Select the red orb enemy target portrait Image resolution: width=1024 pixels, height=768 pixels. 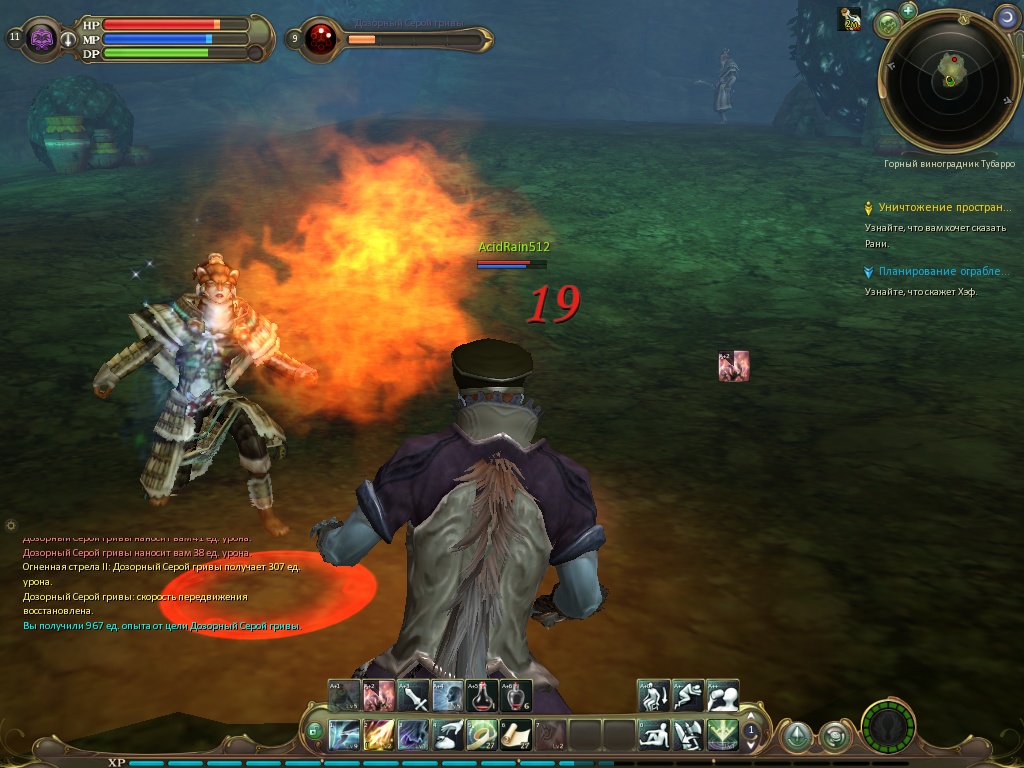pos(321,39)
